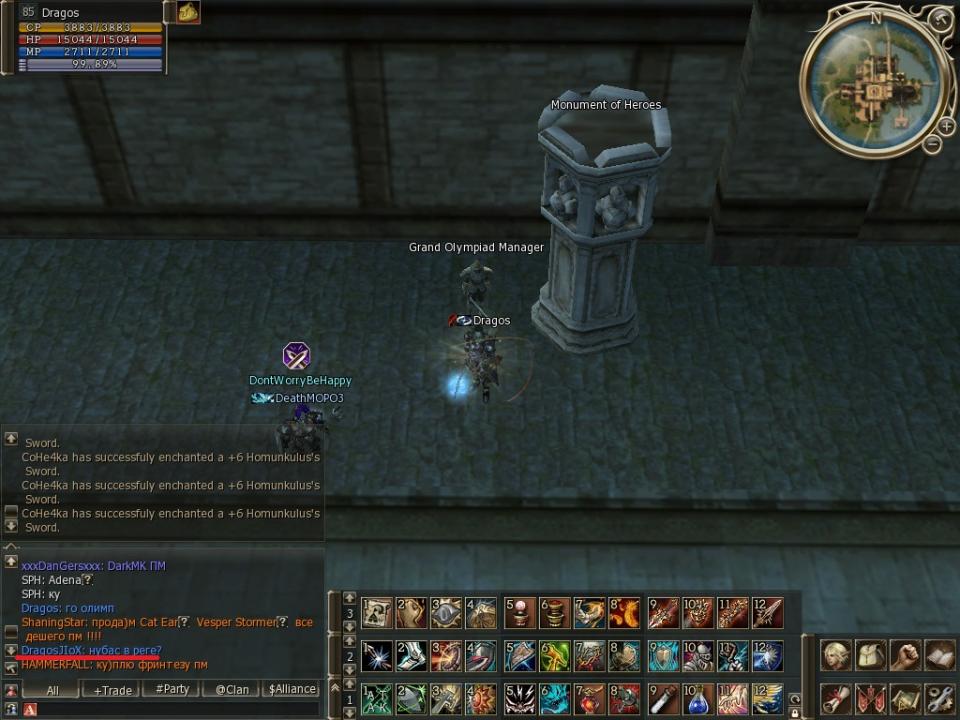Open the clan red banners icon
The width and height of the screenshot is (960, 720).
click(871, 697)
